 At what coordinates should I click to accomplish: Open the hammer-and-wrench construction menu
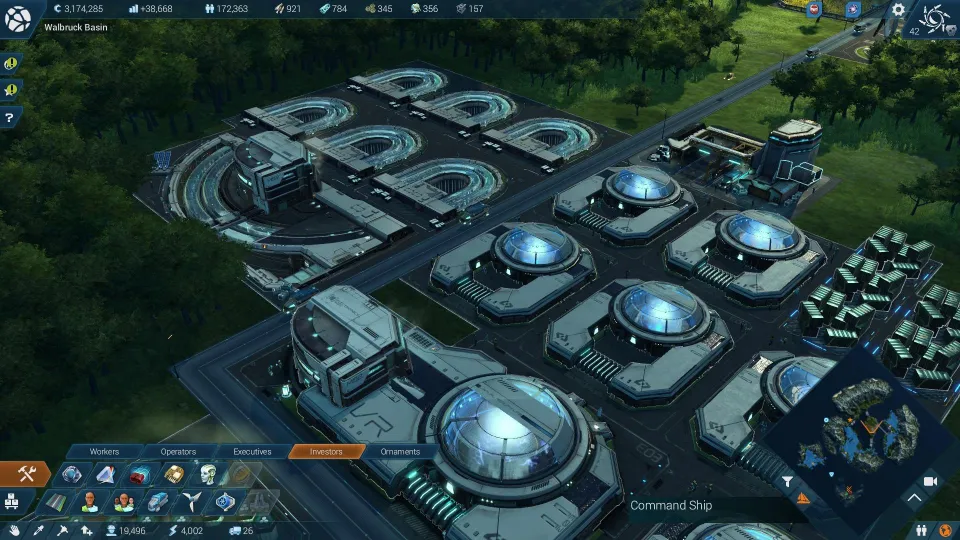(x=25, y=474)
